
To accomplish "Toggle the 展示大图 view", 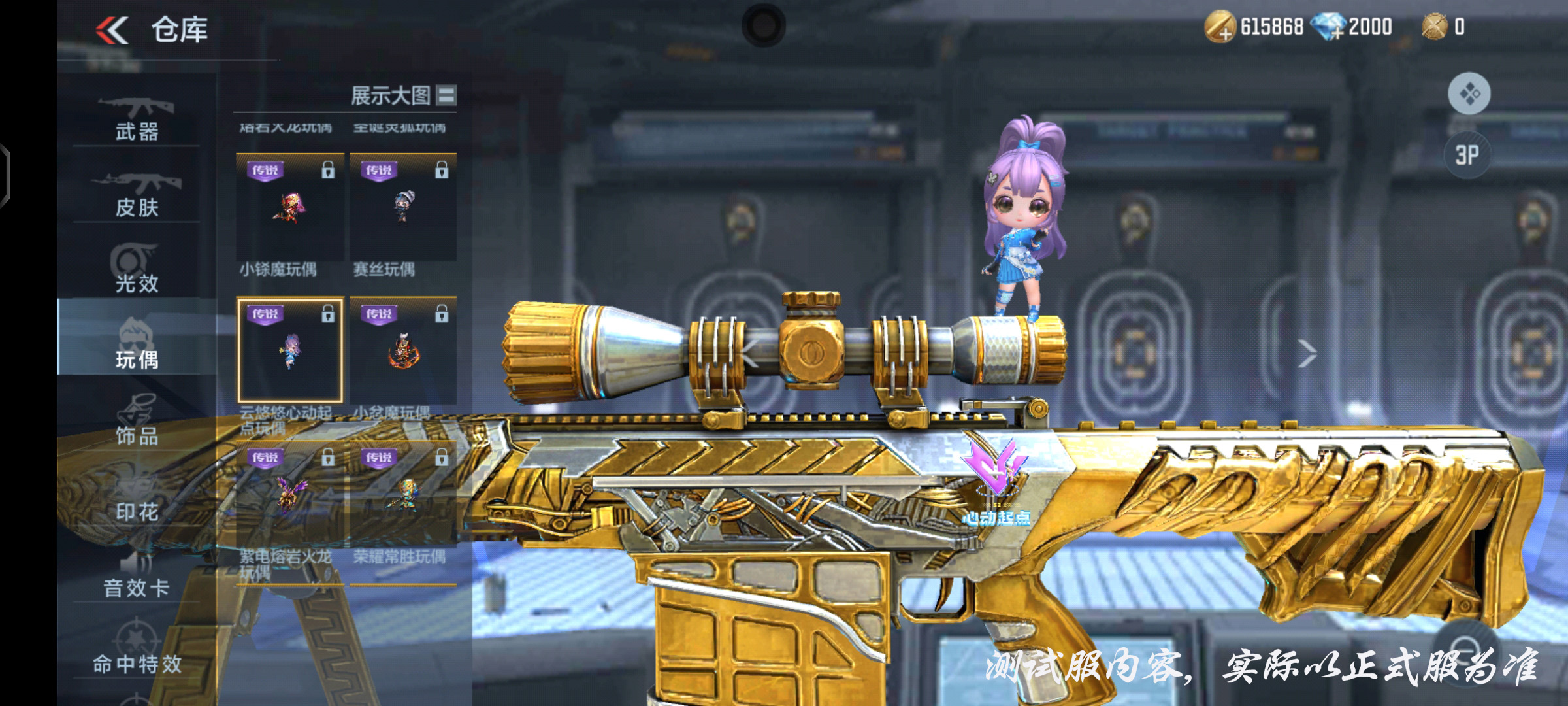I will (446, 95).
